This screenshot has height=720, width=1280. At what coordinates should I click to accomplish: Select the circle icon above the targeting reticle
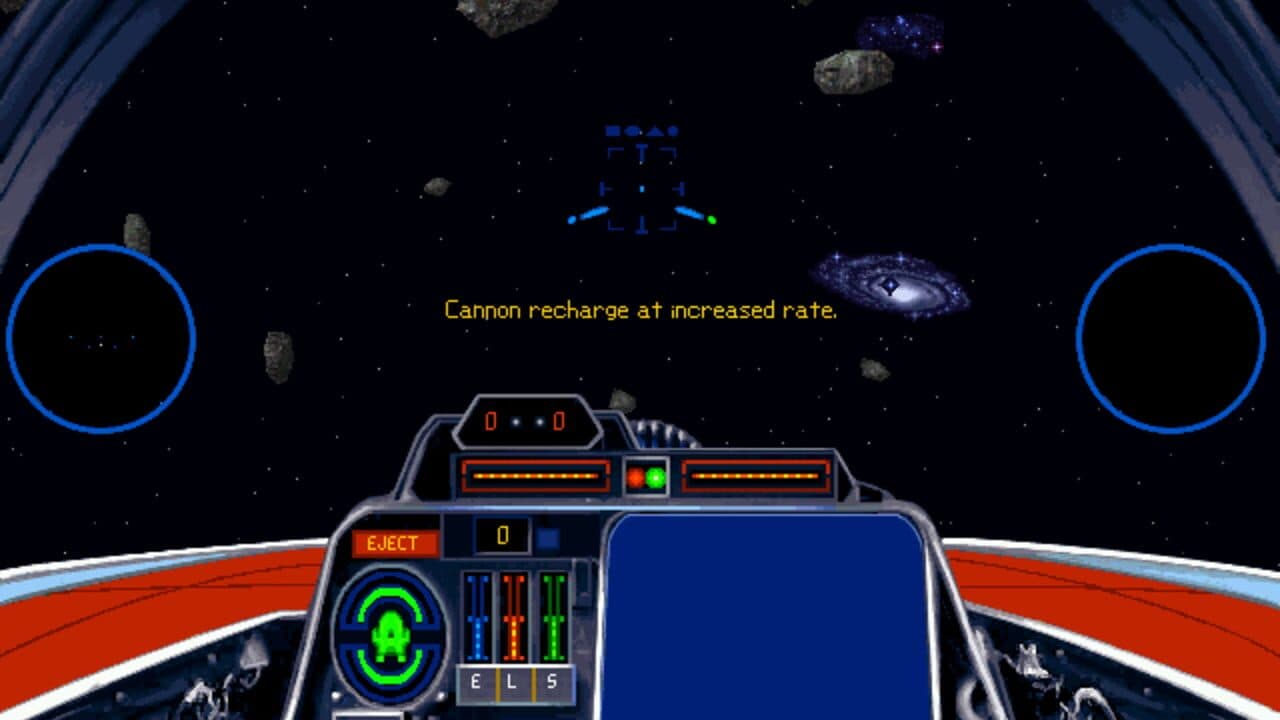pos(631,130)
